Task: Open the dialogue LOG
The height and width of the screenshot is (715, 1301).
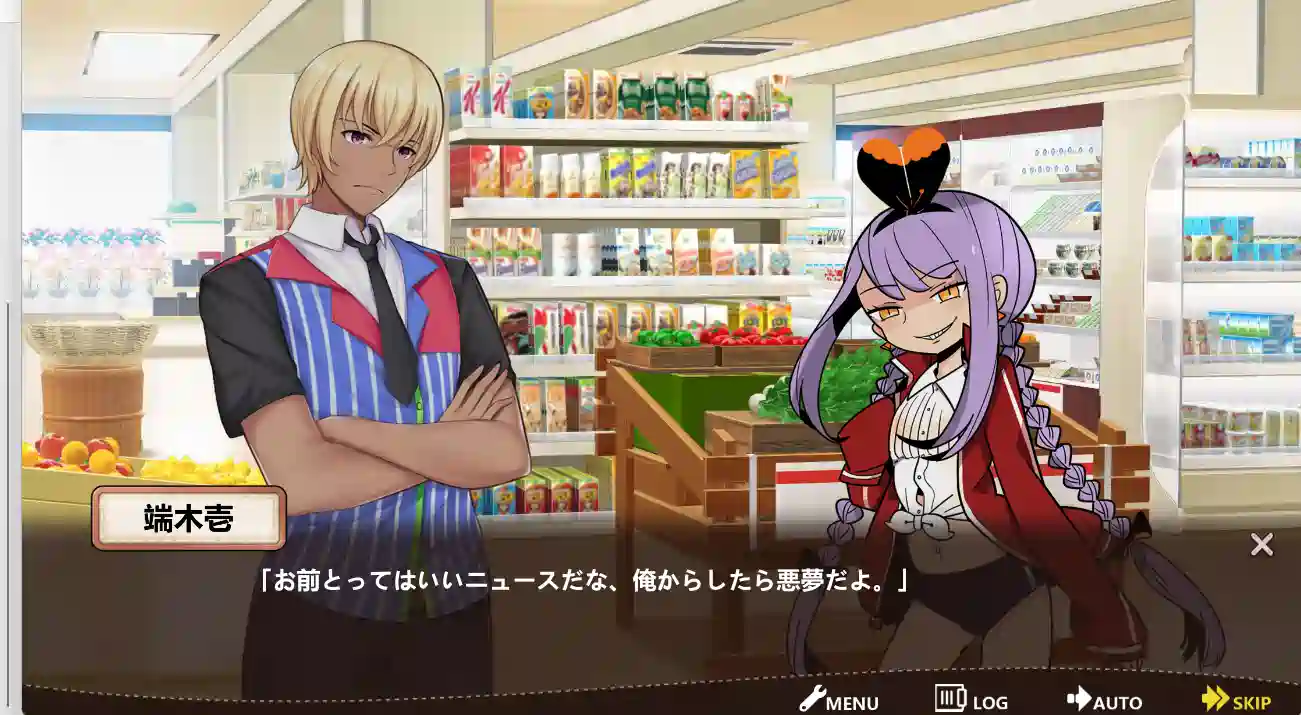Action: coord(971,700)
